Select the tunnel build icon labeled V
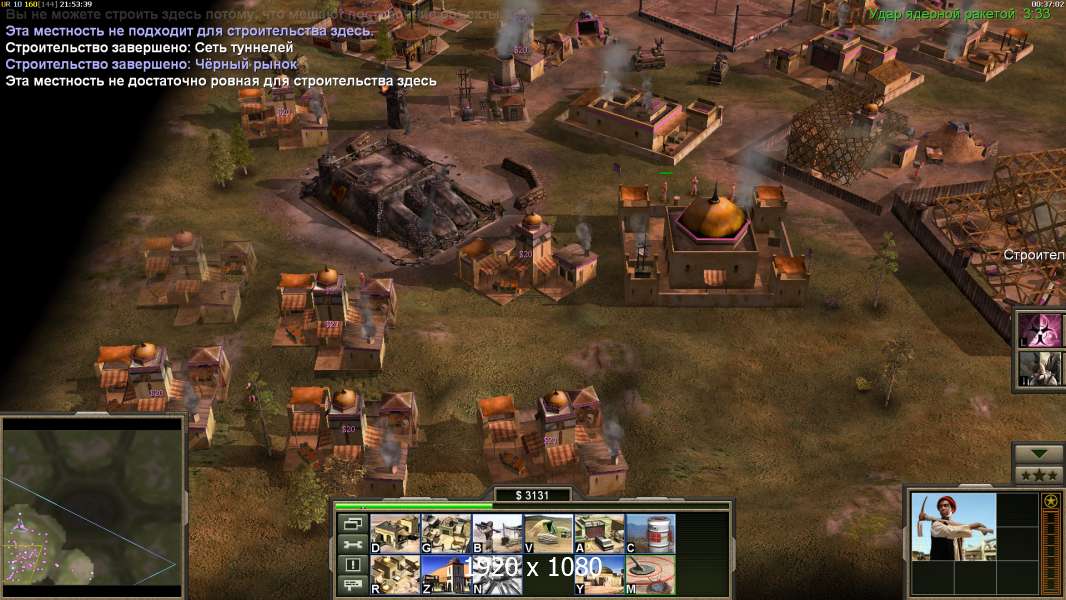This screenshot has width=1066, height=600. click(548, 533)
